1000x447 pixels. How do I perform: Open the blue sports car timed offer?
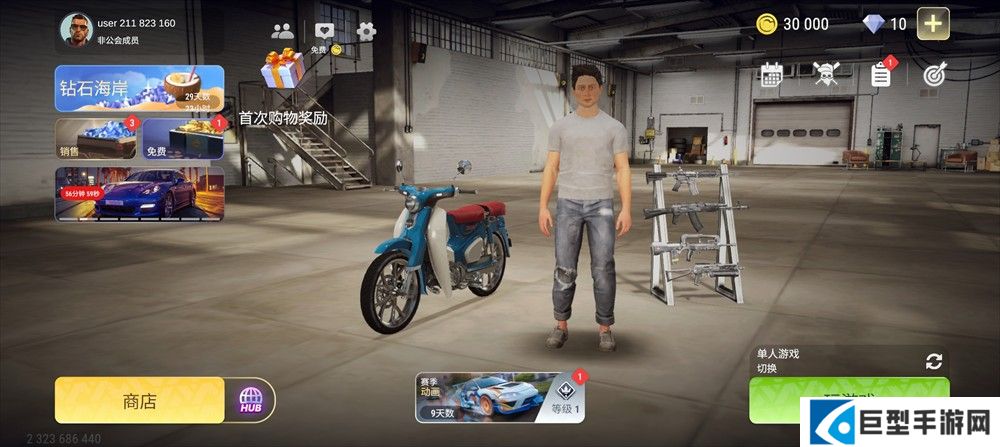click(x=139, y=192)
